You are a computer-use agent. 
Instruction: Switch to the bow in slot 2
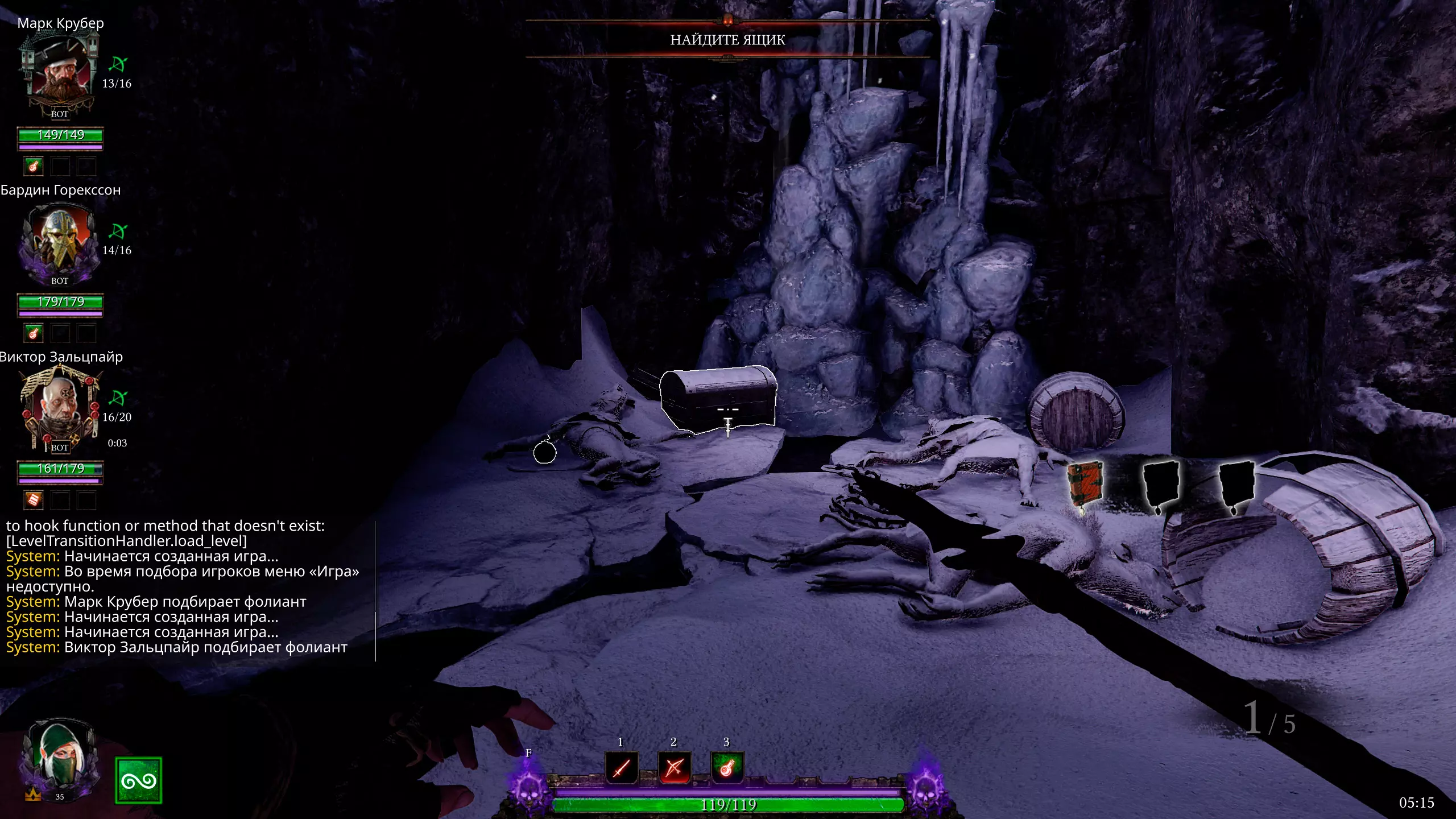coord(674,768)
